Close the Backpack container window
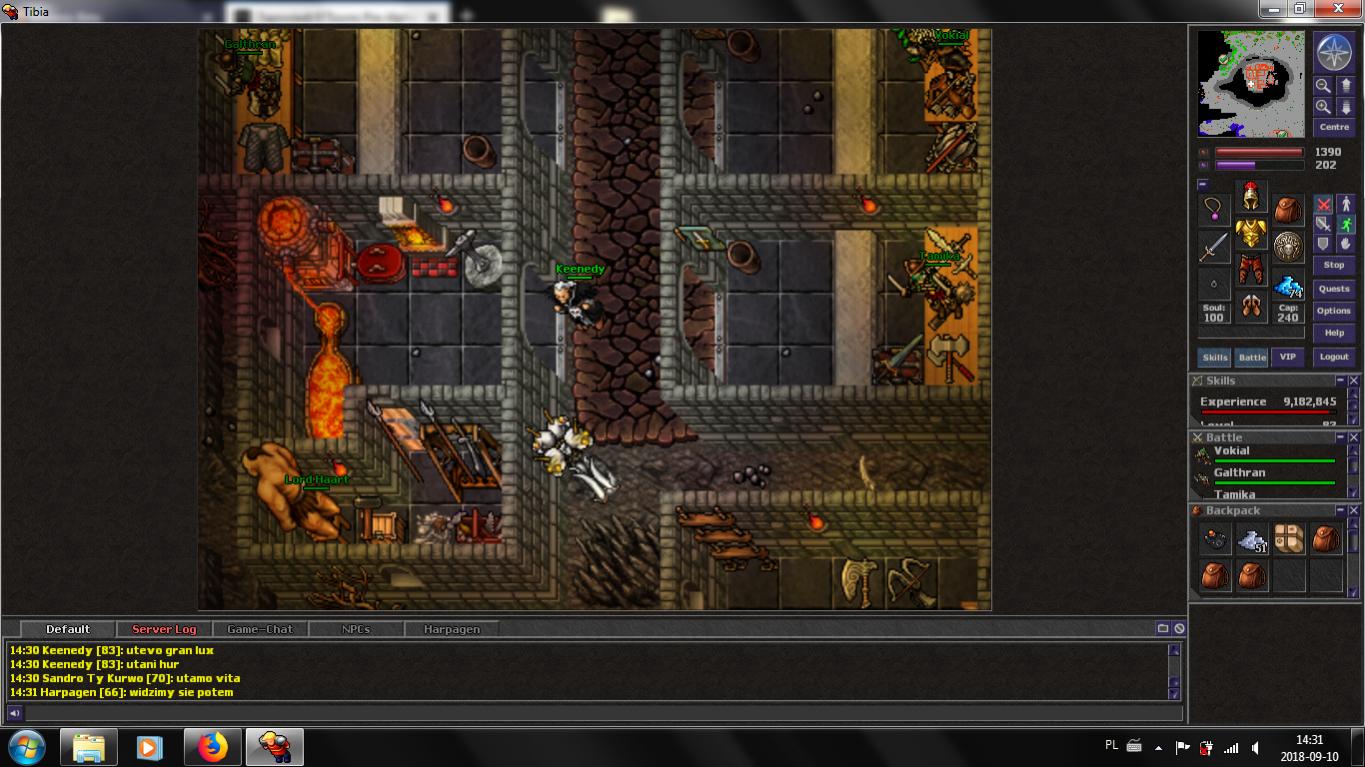Screen dimensions: 1365x767 [x=1354, y=511]
